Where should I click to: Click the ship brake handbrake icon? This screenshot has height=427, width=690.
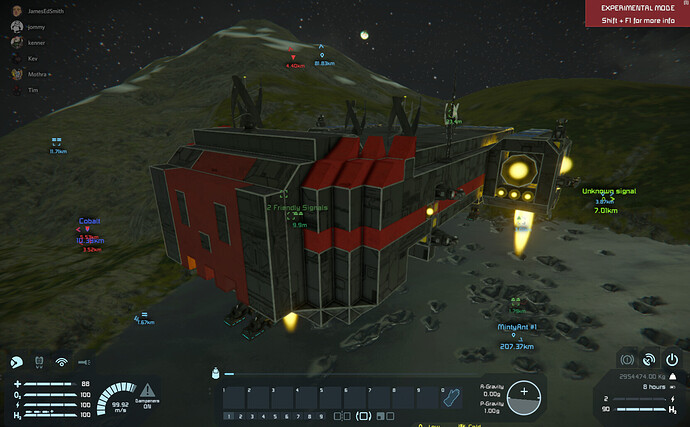627,358
